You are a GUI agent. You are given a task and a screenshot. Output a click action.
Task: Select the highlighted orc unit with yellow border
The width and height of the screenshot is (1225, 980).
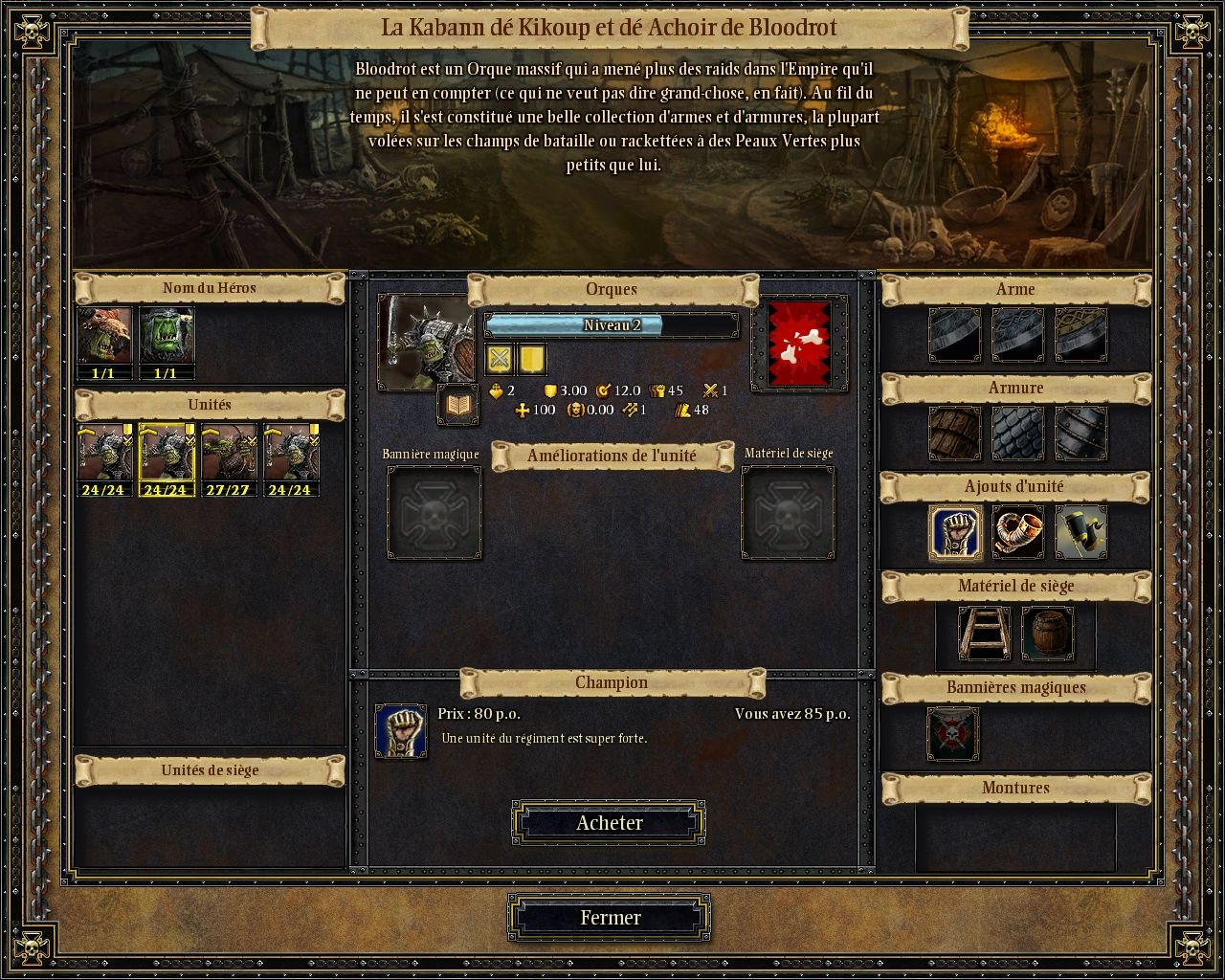167,453
